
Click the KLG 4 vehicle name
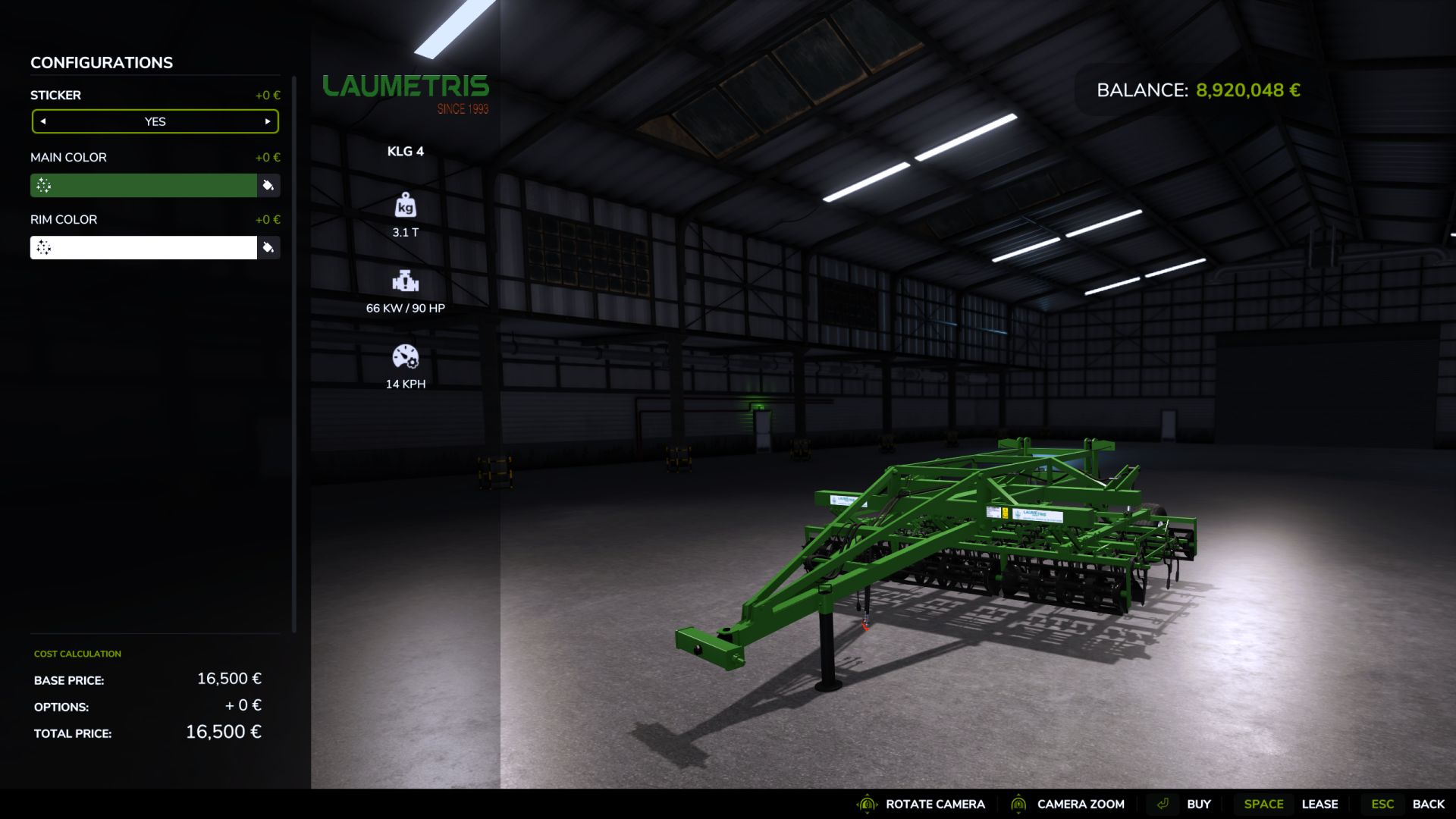[x=405, y=151]
